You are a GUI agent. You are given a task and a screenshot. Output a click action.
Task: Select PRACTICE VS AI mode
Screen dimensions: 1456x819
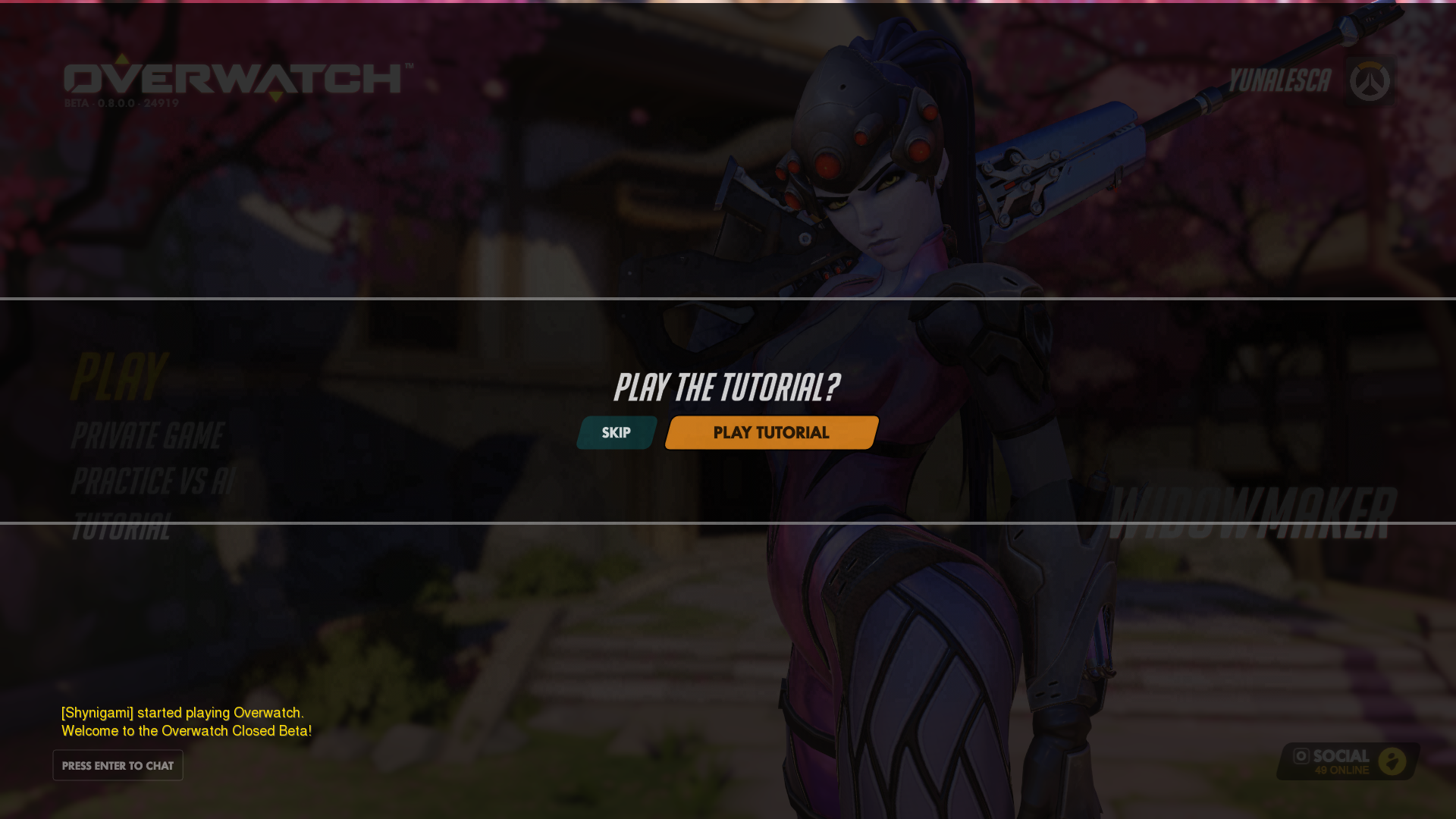152,481
